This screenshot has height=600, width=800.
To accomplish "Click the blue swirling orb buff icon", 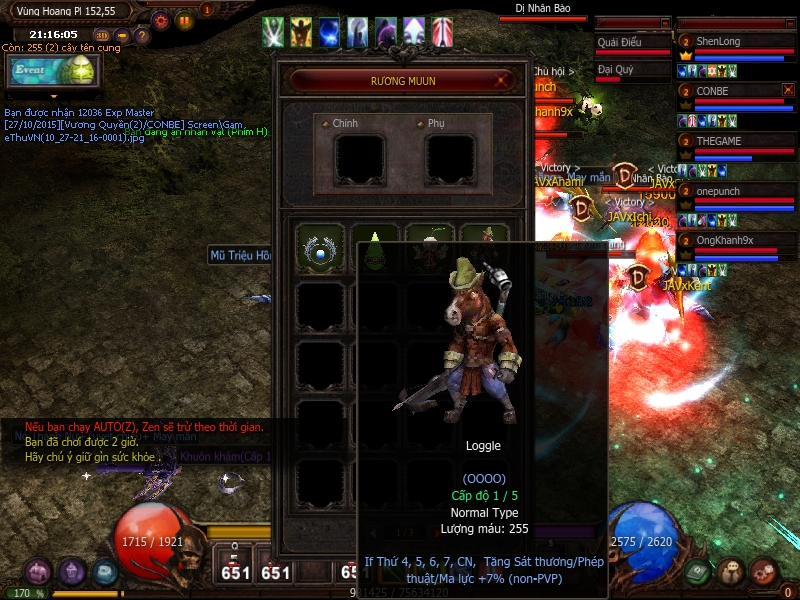I will (329, 32).
